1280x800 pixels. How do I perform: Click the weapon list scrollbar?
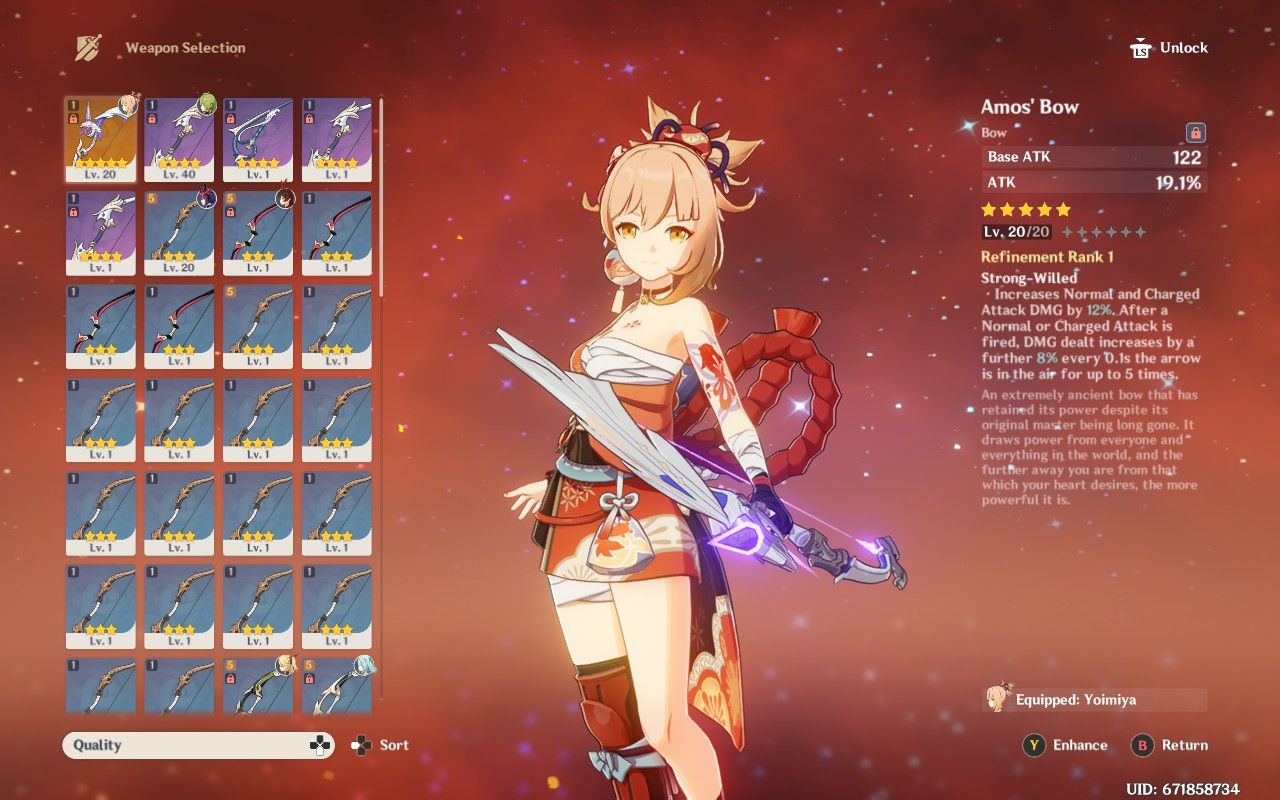(x=381, y=200)
